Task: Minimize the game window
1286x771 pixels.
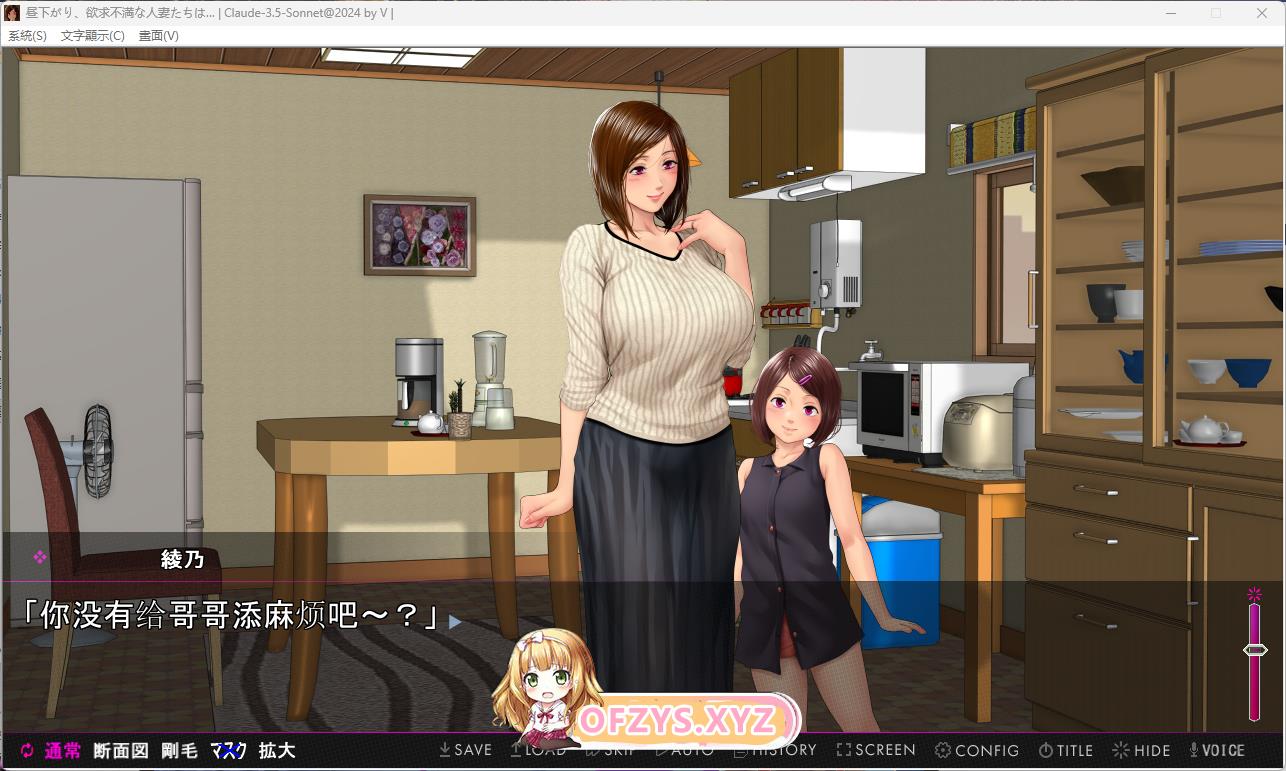Action: point(1172,13)
